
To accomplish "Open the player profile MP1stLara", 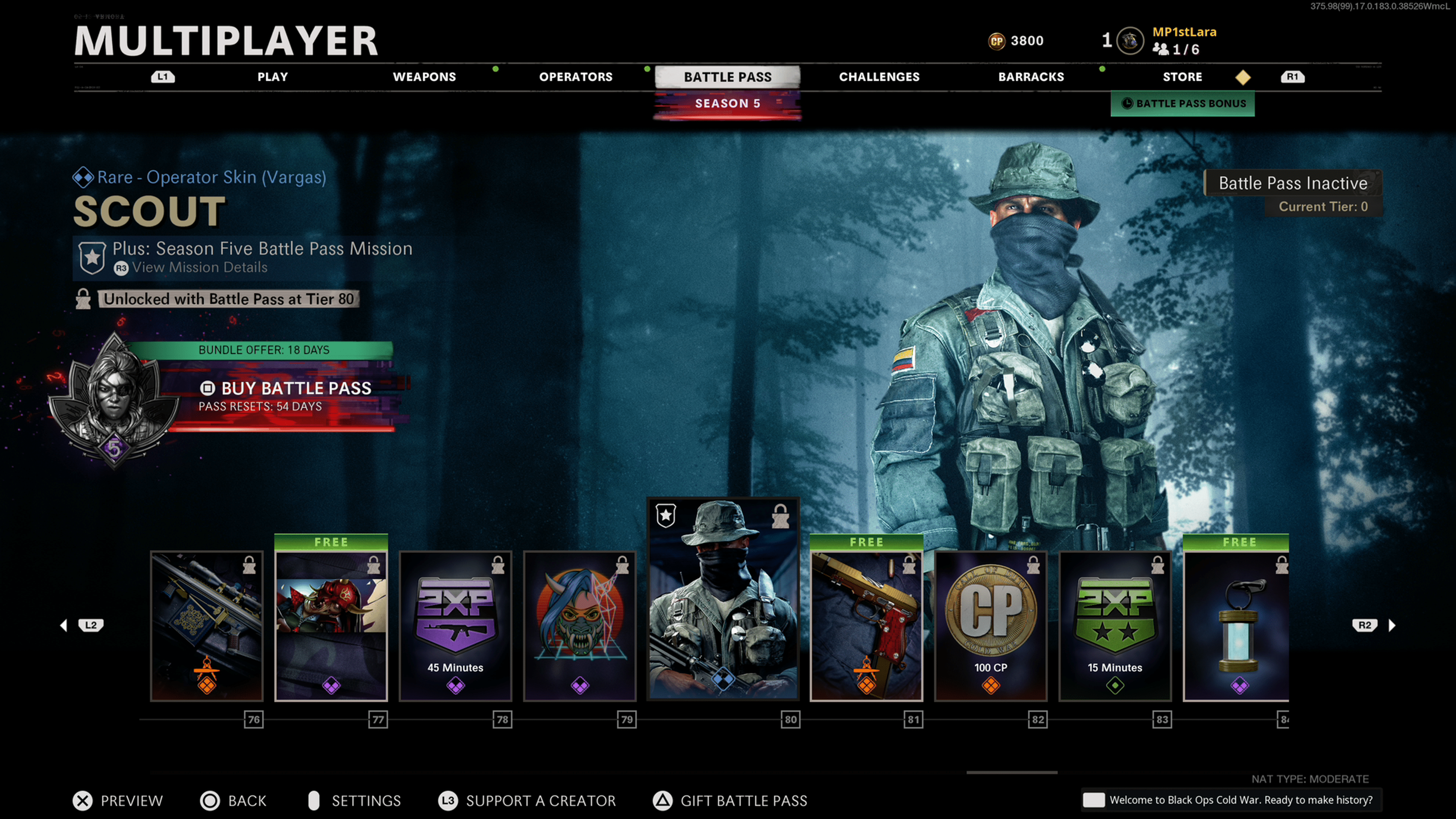I will click(x=1183, y=32).
